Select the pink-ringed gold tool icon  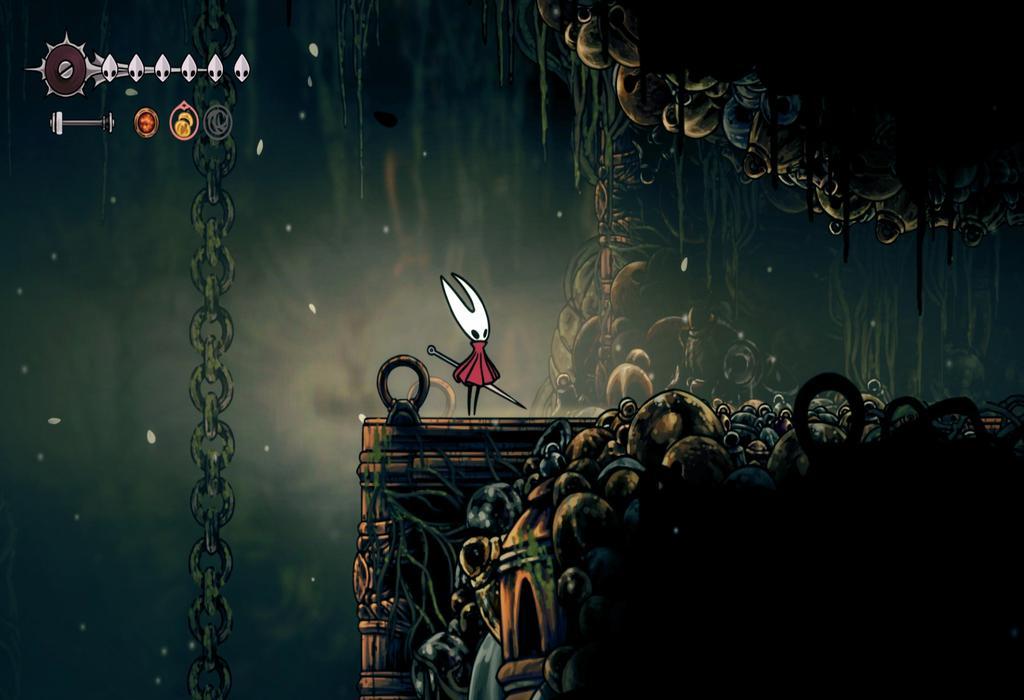point(184,123)
